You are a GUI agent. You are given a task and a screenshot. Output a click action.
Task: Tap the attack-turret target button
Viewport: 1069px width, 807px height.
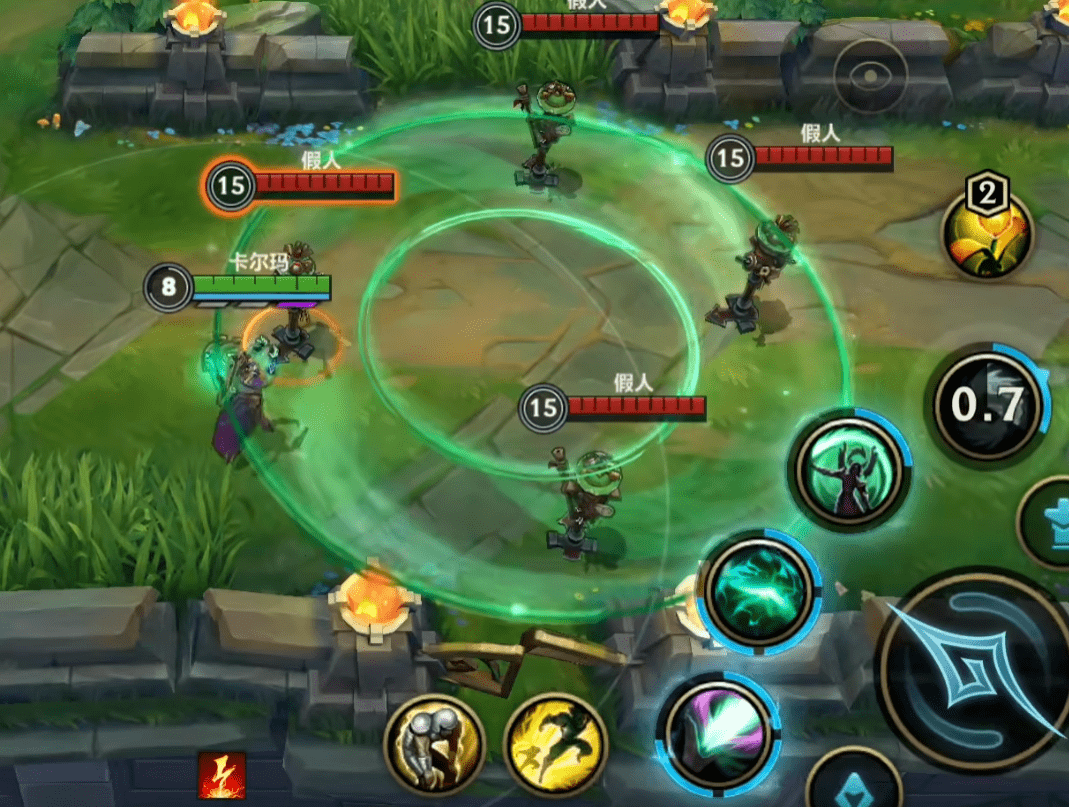coord(1048,524)
